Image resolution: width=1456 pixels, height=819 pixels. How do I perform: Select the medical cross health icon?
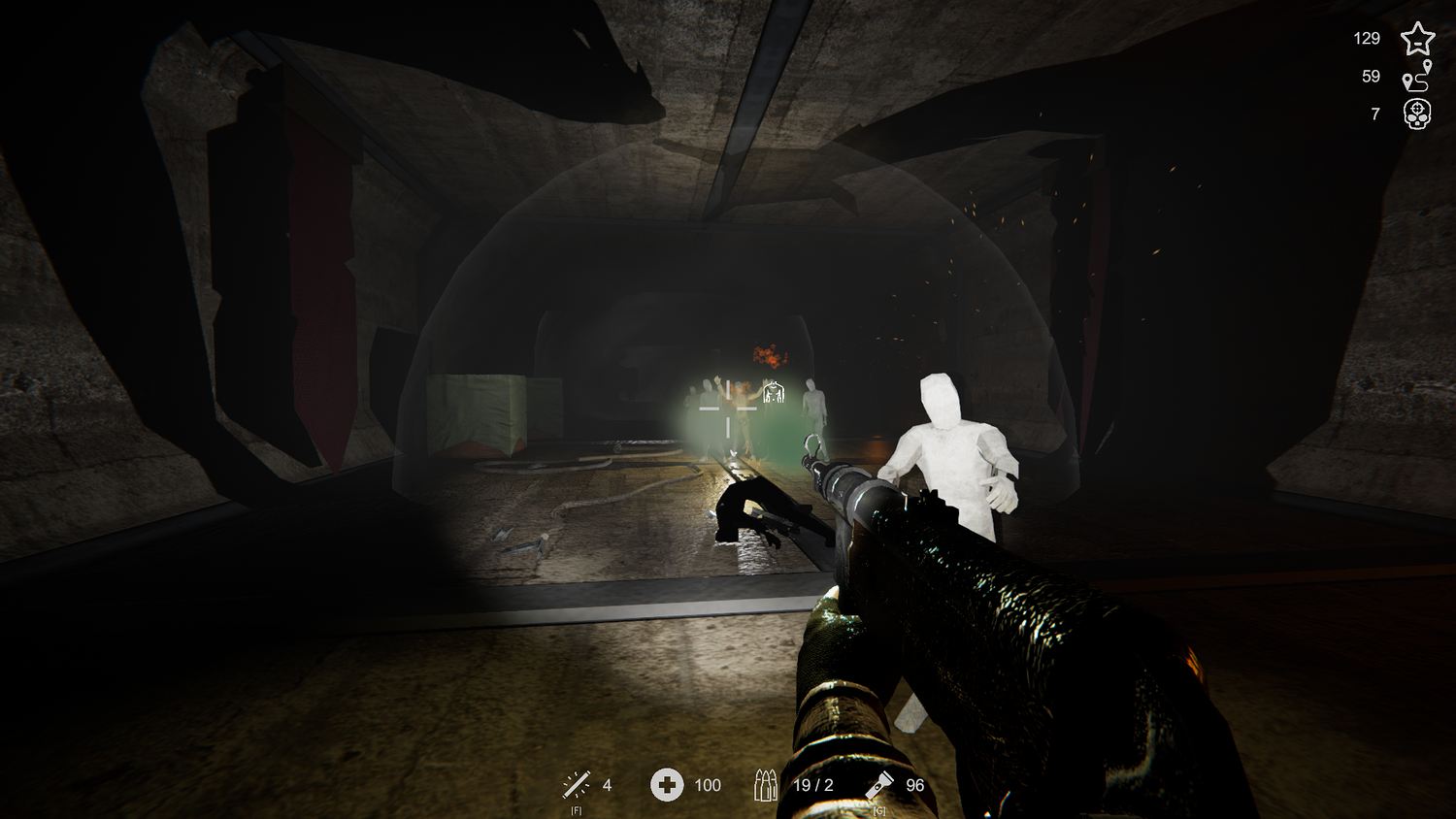[667, 784]
